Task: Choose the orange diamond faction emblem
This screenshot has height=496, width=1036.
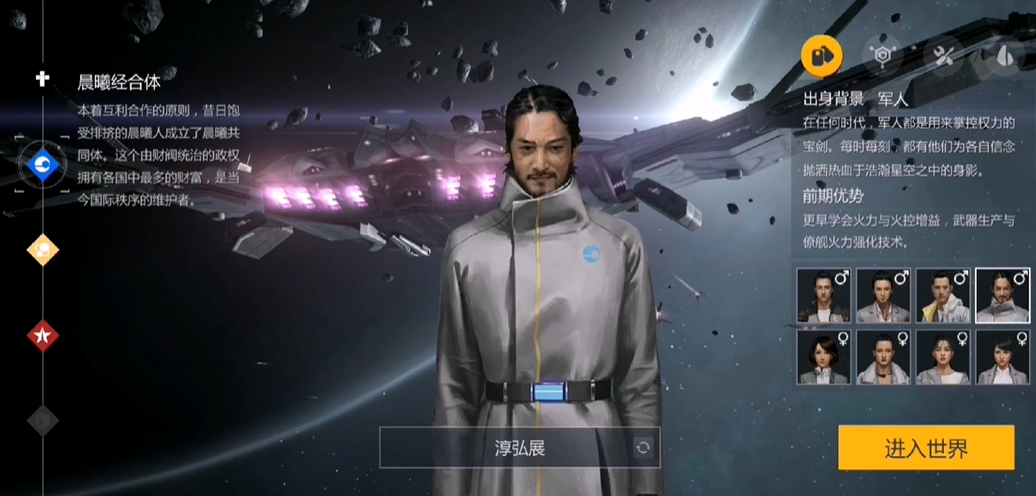Action: (43, 250)
